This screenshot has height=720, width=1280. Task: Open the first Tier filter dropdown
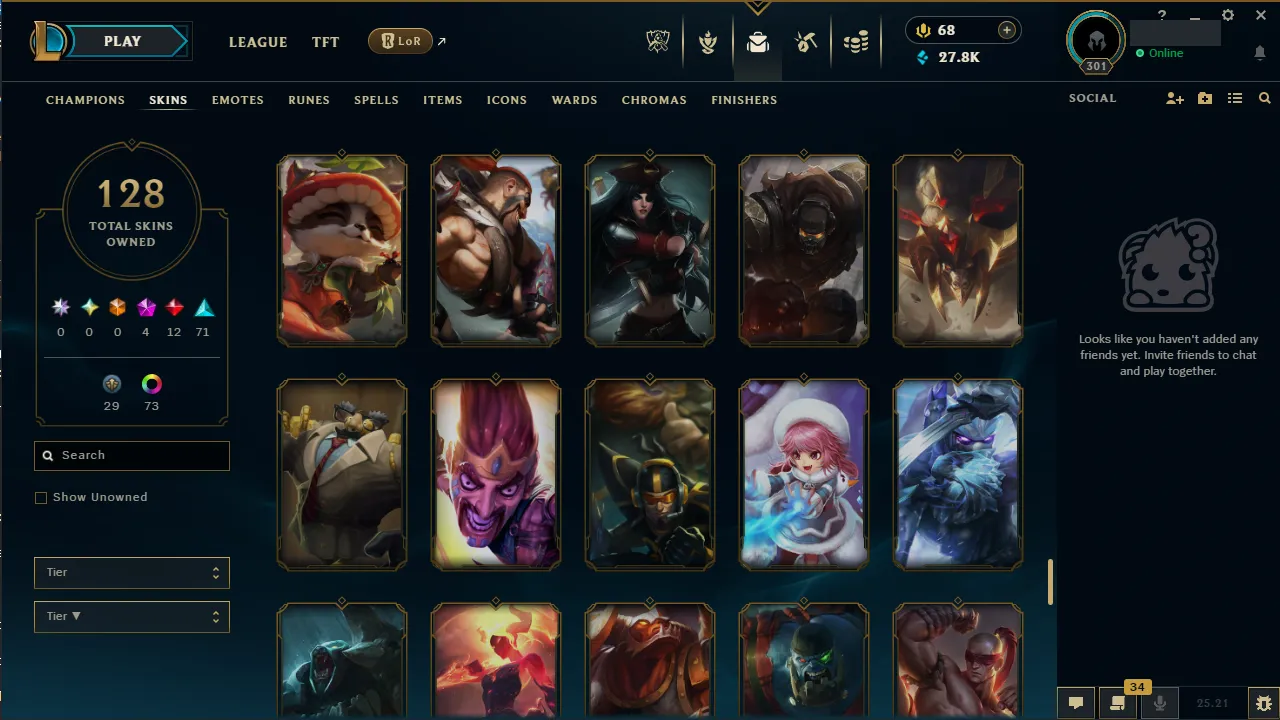pos(131,572)
